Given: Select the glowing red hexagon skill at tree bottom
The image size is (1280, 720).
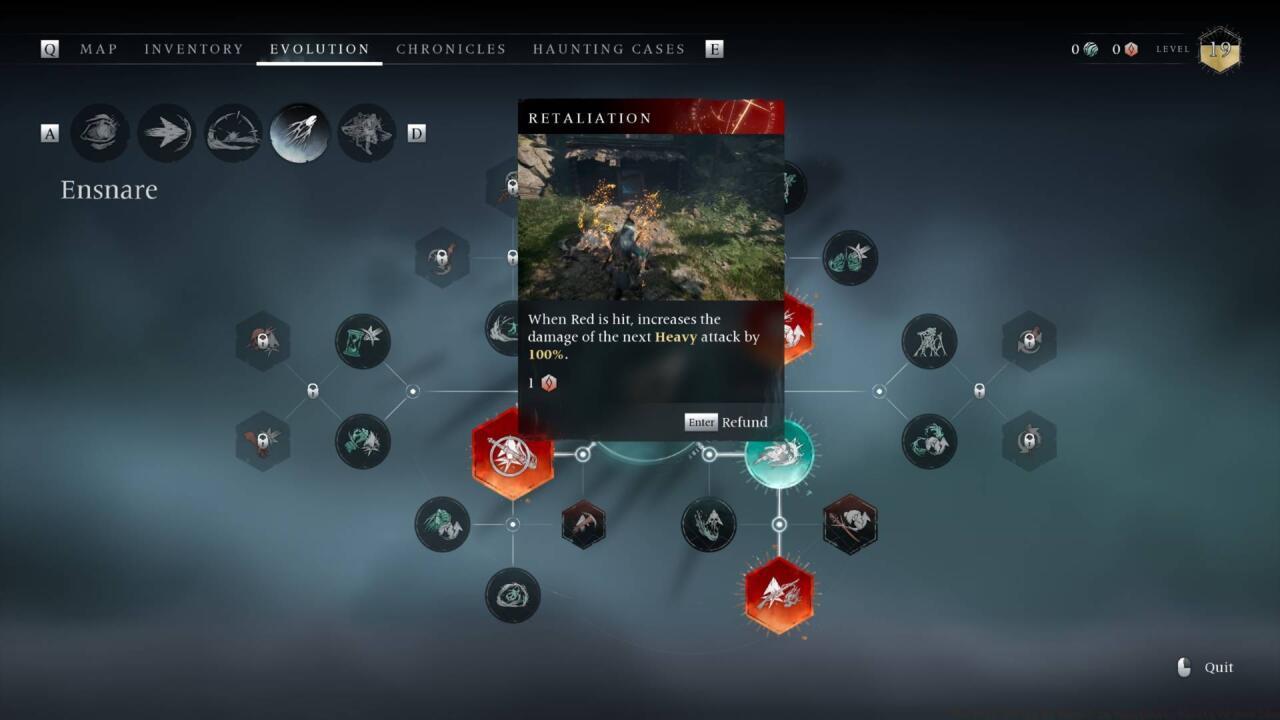Looking at the screenshot, I should tap(779, 595).
